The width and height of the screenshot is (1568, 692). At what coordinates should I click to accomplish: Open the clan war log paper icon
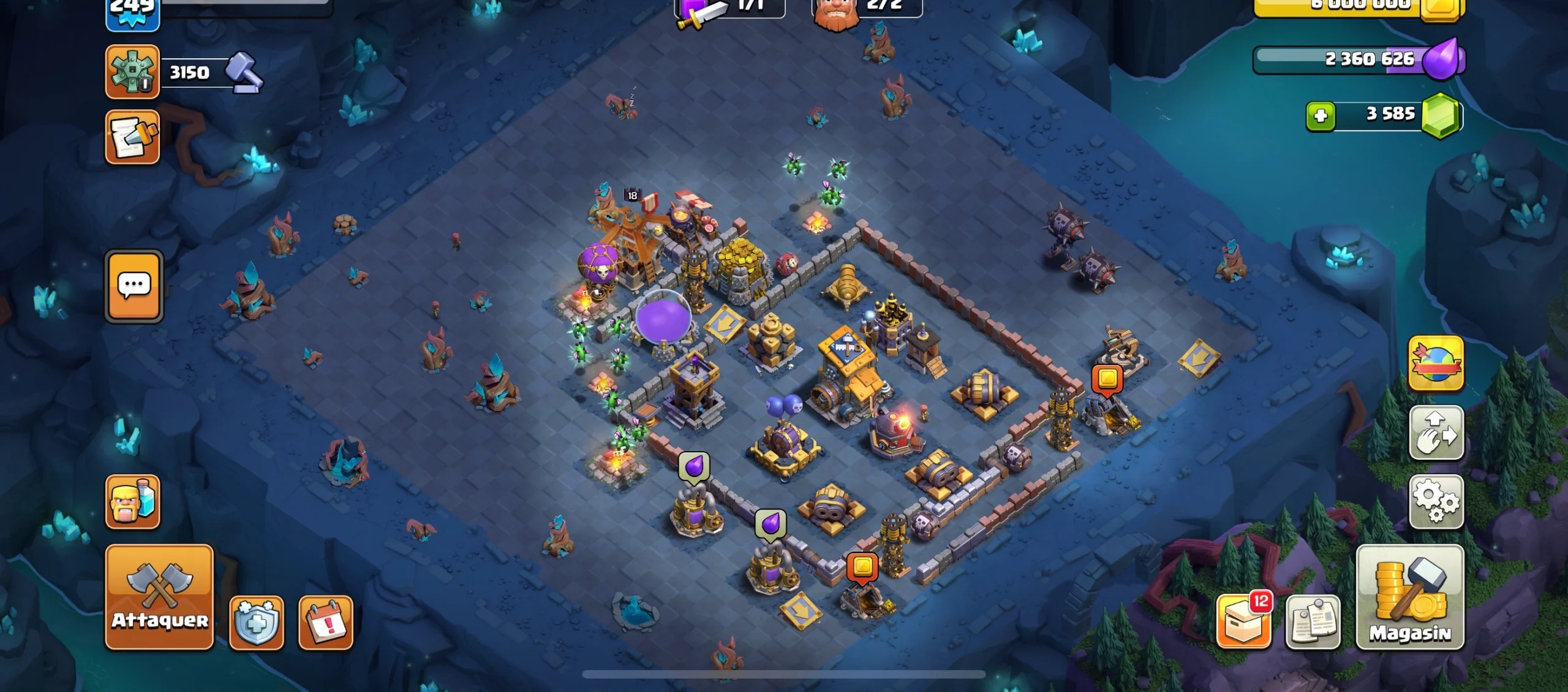pos(132,136)
